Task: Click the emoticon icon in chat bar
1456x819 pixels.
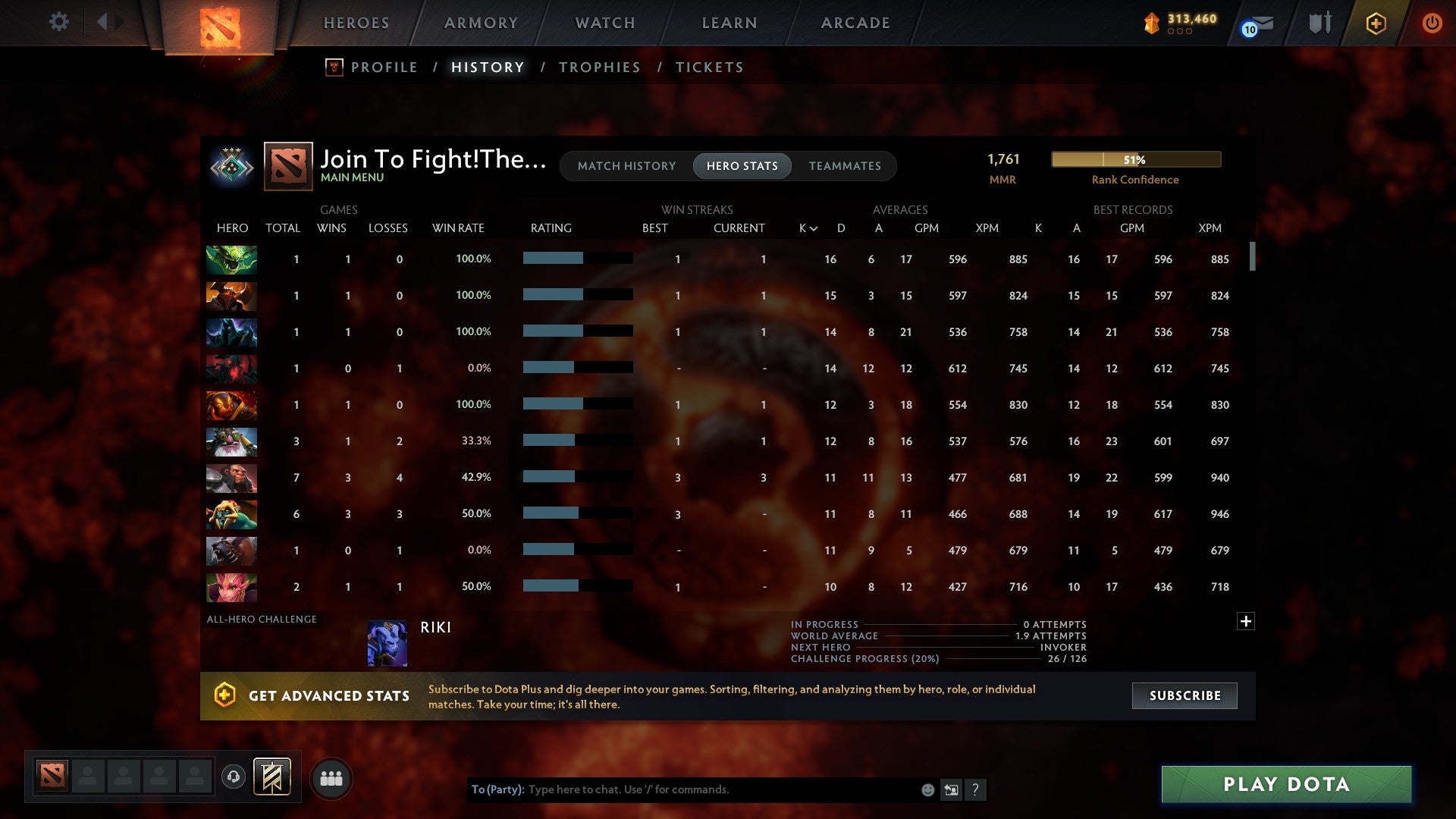Action: pyautogui.click(x=927, y=790)
